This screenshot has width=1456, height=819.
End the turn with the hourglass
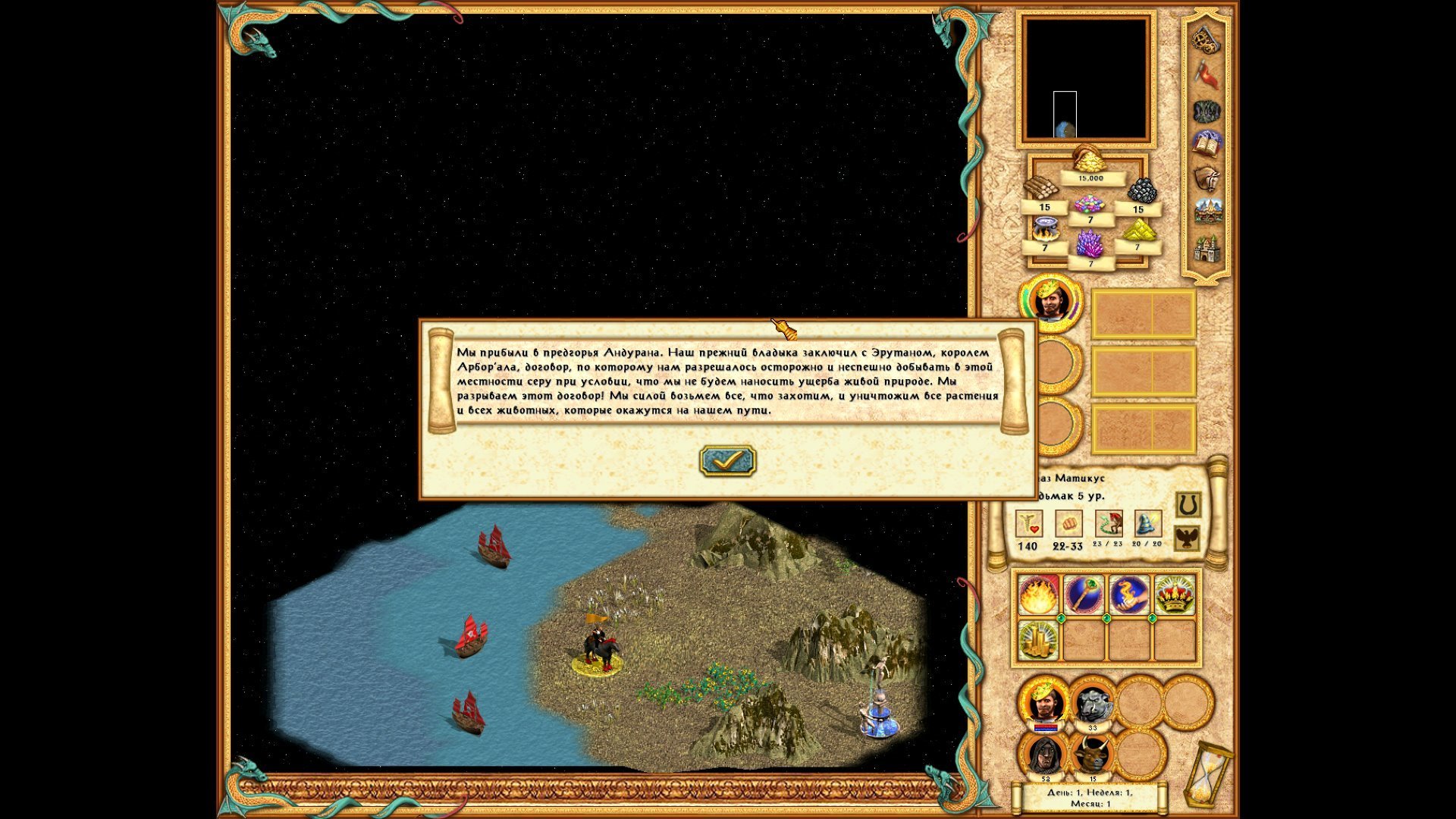pyautogui.click(x=1203, y=775)
